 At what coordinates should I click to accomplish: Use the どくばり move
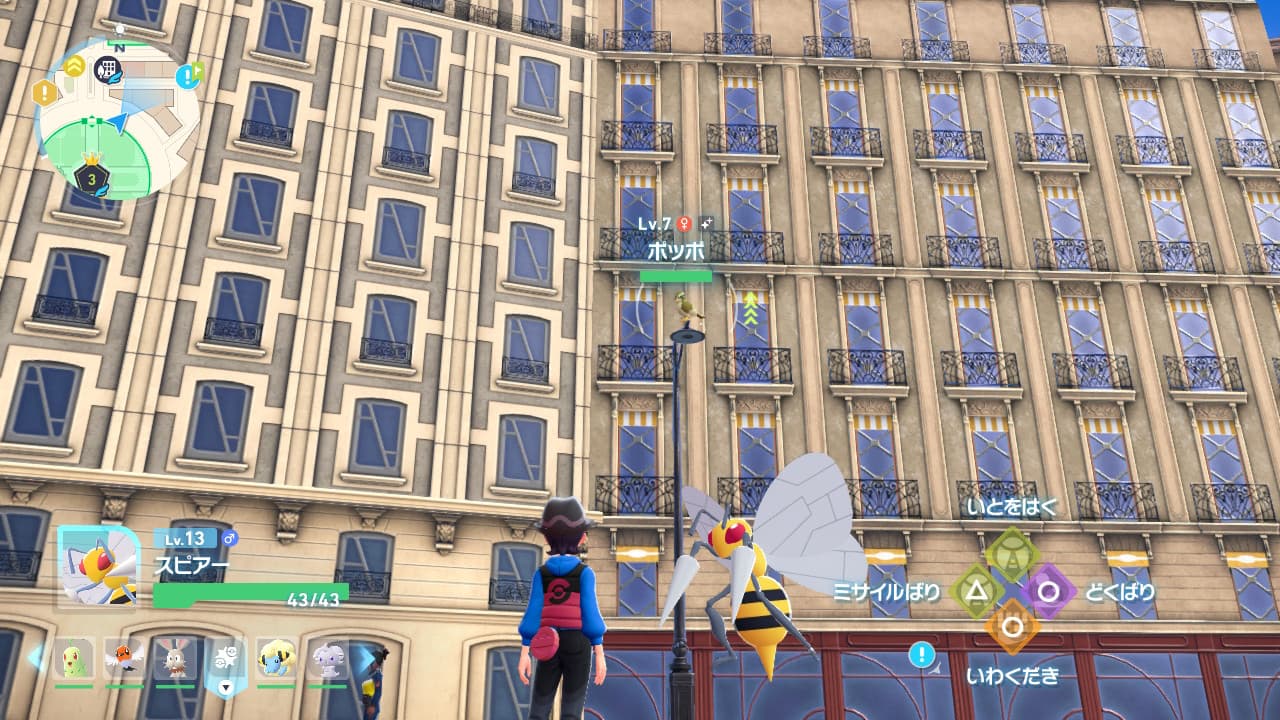pyautogui.click(x=1048, y=591)
